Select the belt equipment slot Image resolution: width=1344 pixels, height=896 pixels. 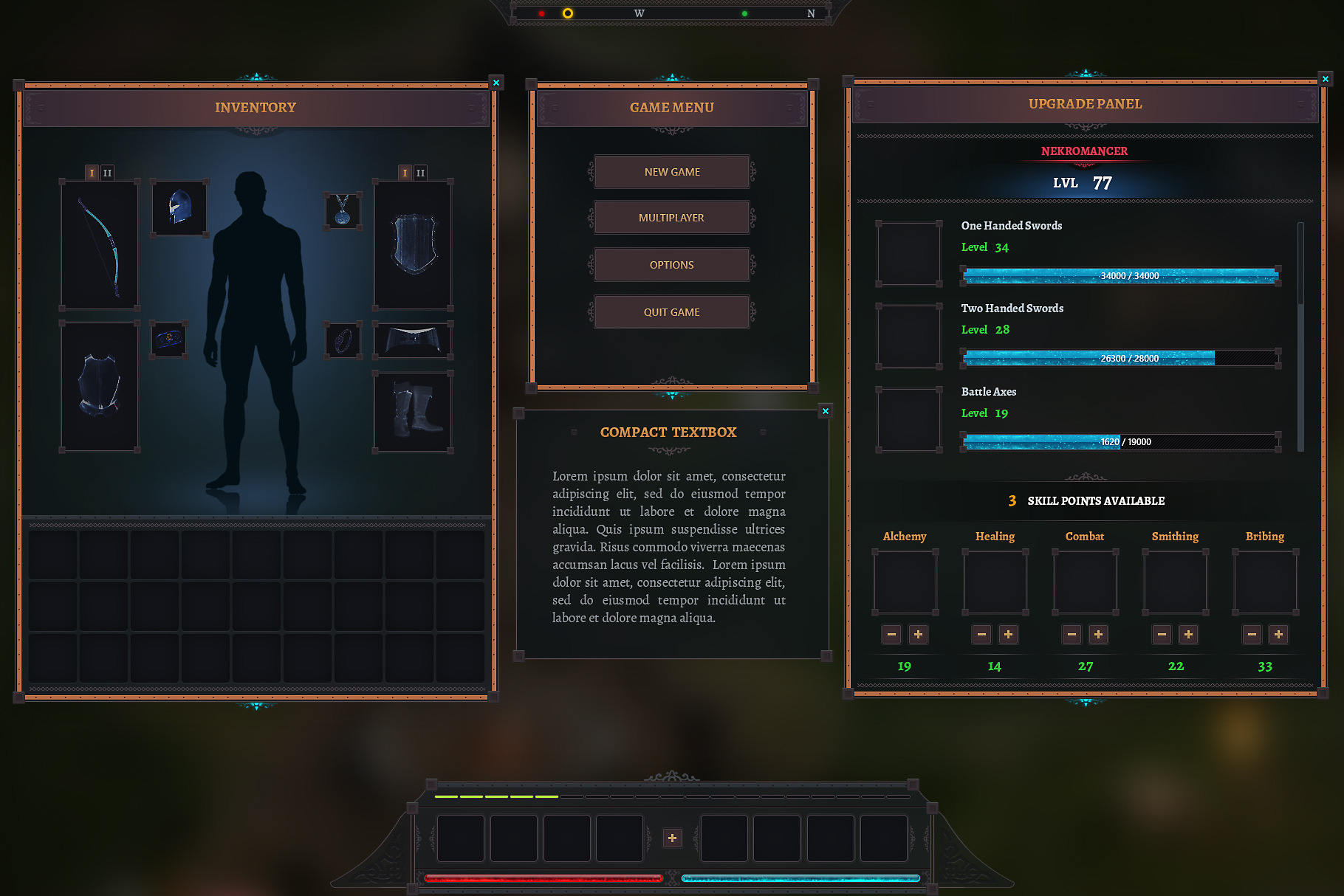[413, 340]
